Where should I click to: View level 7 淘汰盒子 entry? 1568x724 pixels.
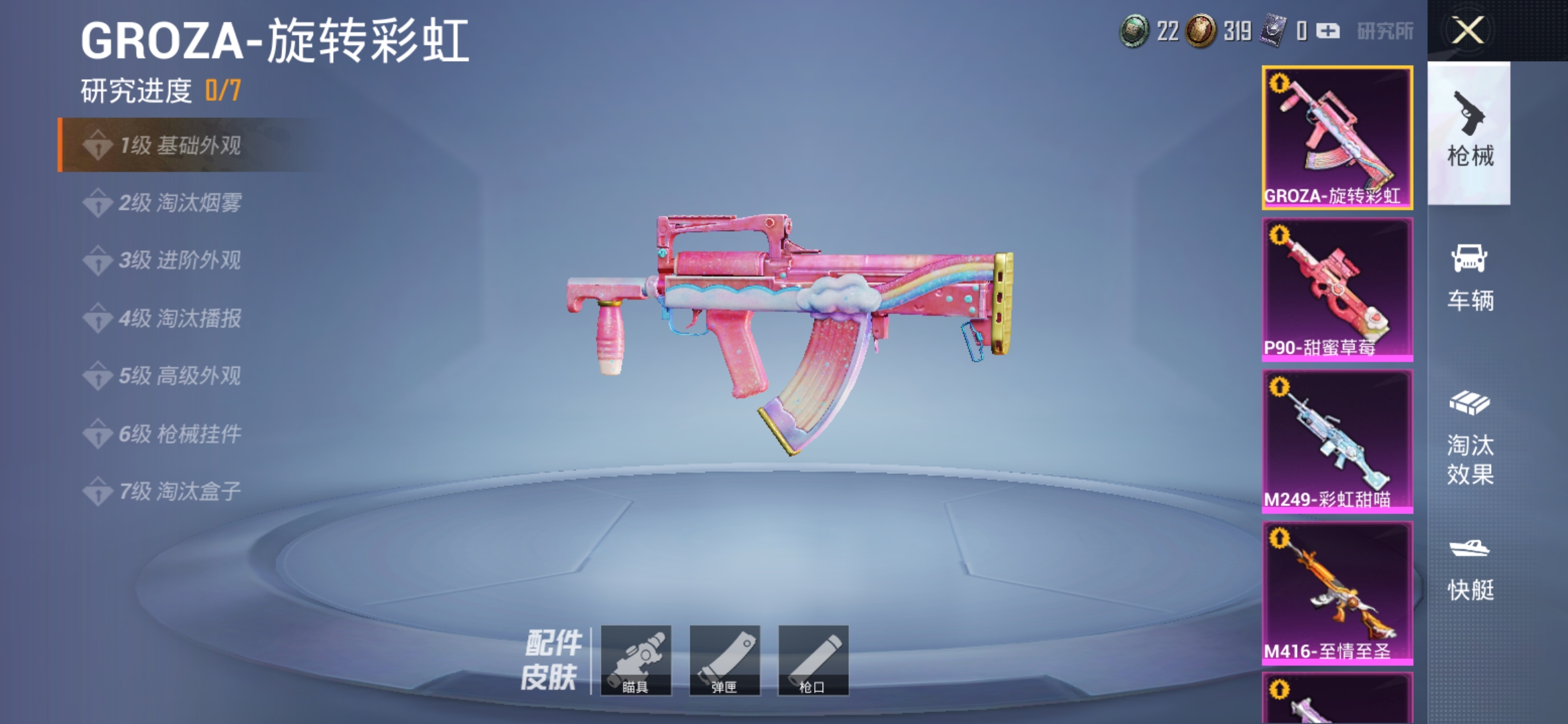(180, 491)
